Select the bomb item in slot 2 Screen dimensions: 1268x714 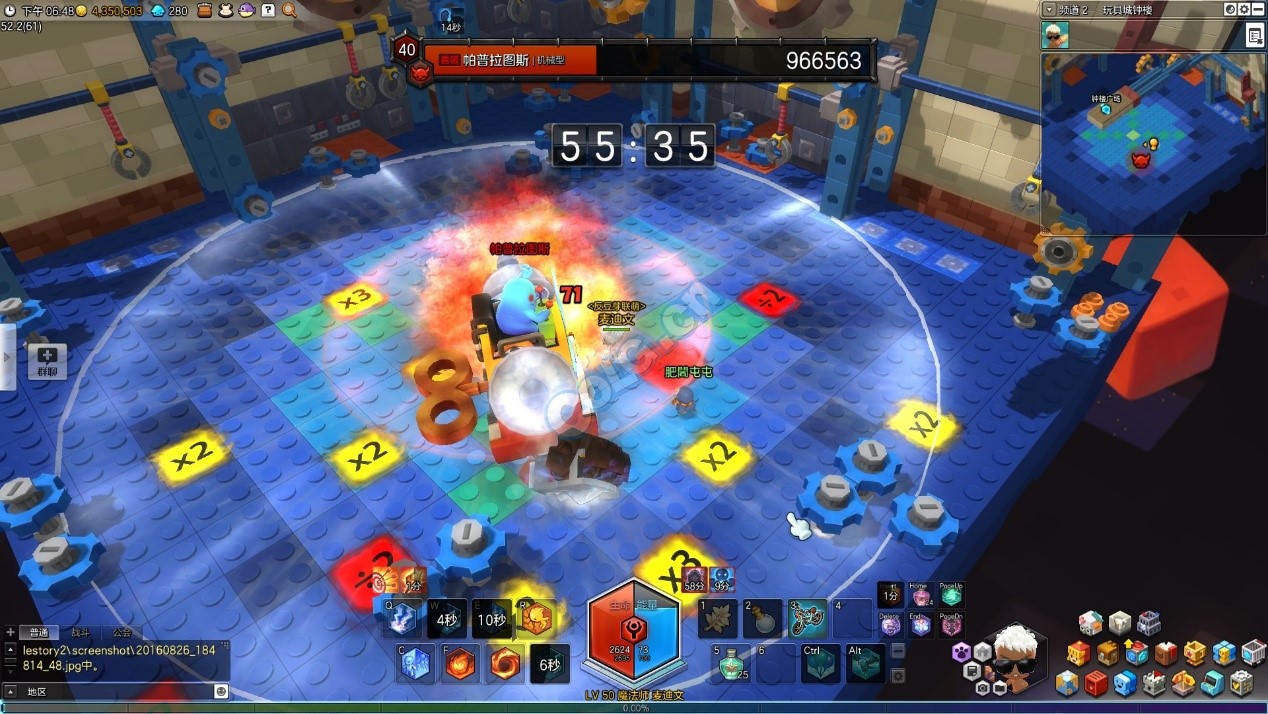(762, 618)
